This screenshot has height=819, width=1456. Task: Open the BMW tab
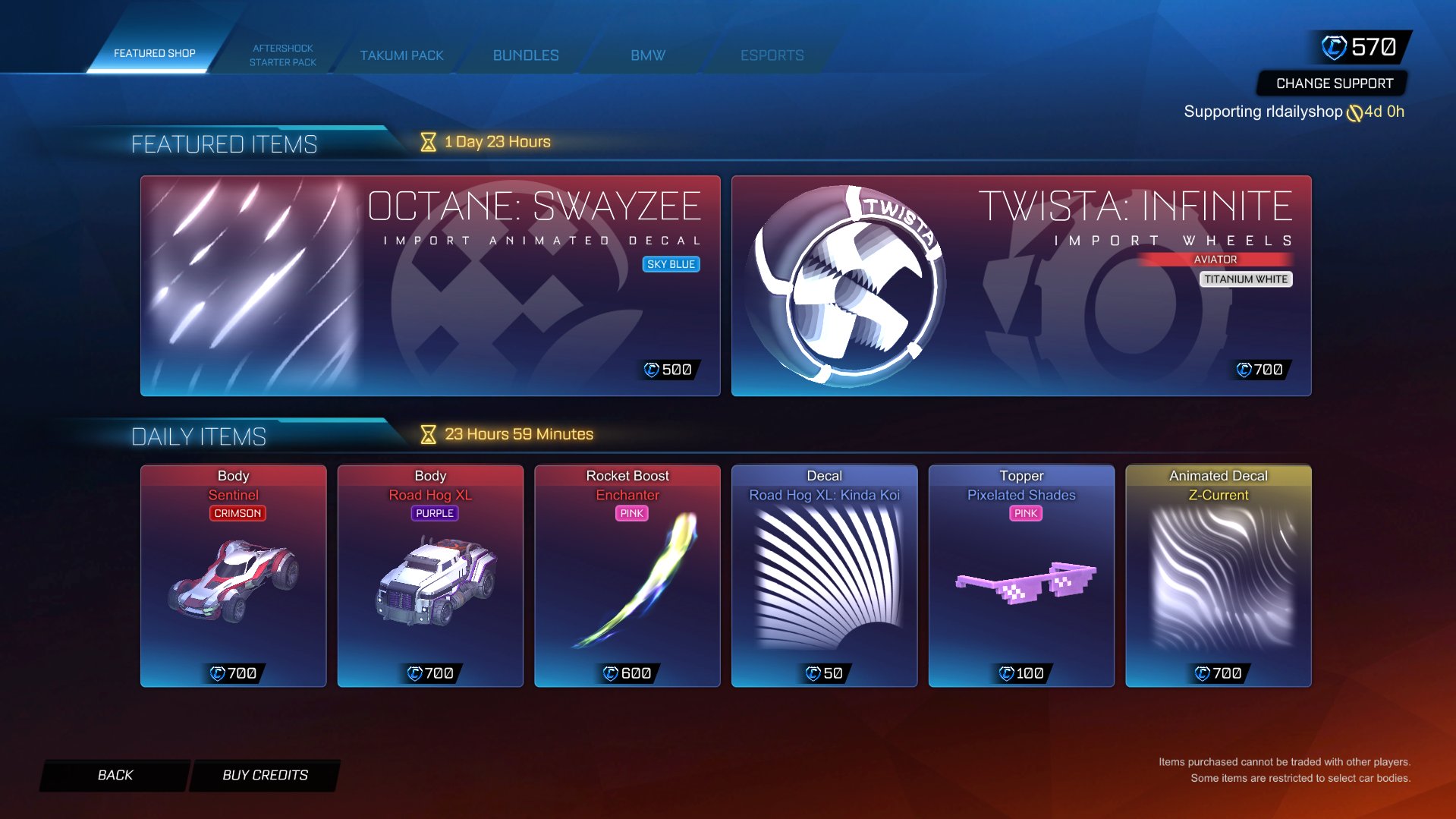pyautogui.click(x=646, y=55)
